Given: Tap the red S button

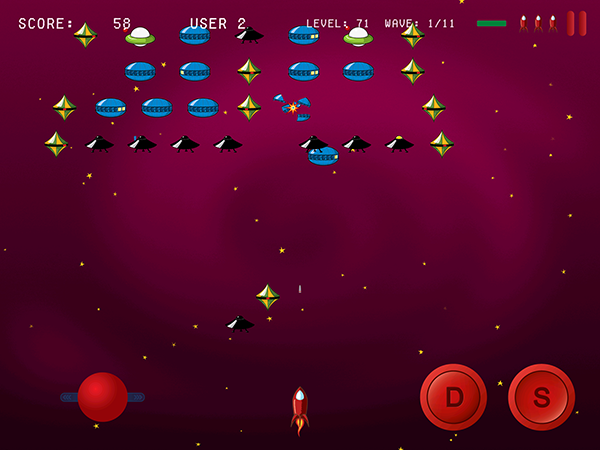Looking at the screenshot, I should tap(541, 397).
